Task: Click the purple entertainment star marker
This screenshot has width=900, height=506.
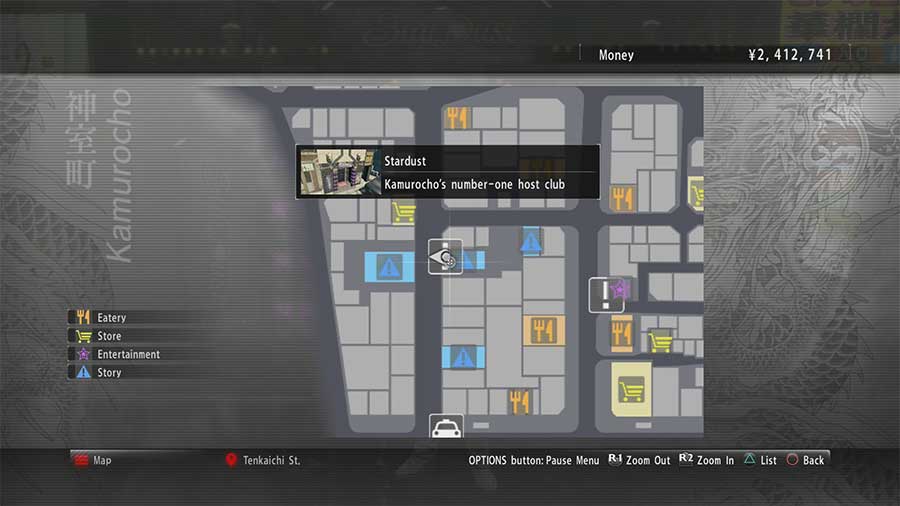Action: pos(620,289)
